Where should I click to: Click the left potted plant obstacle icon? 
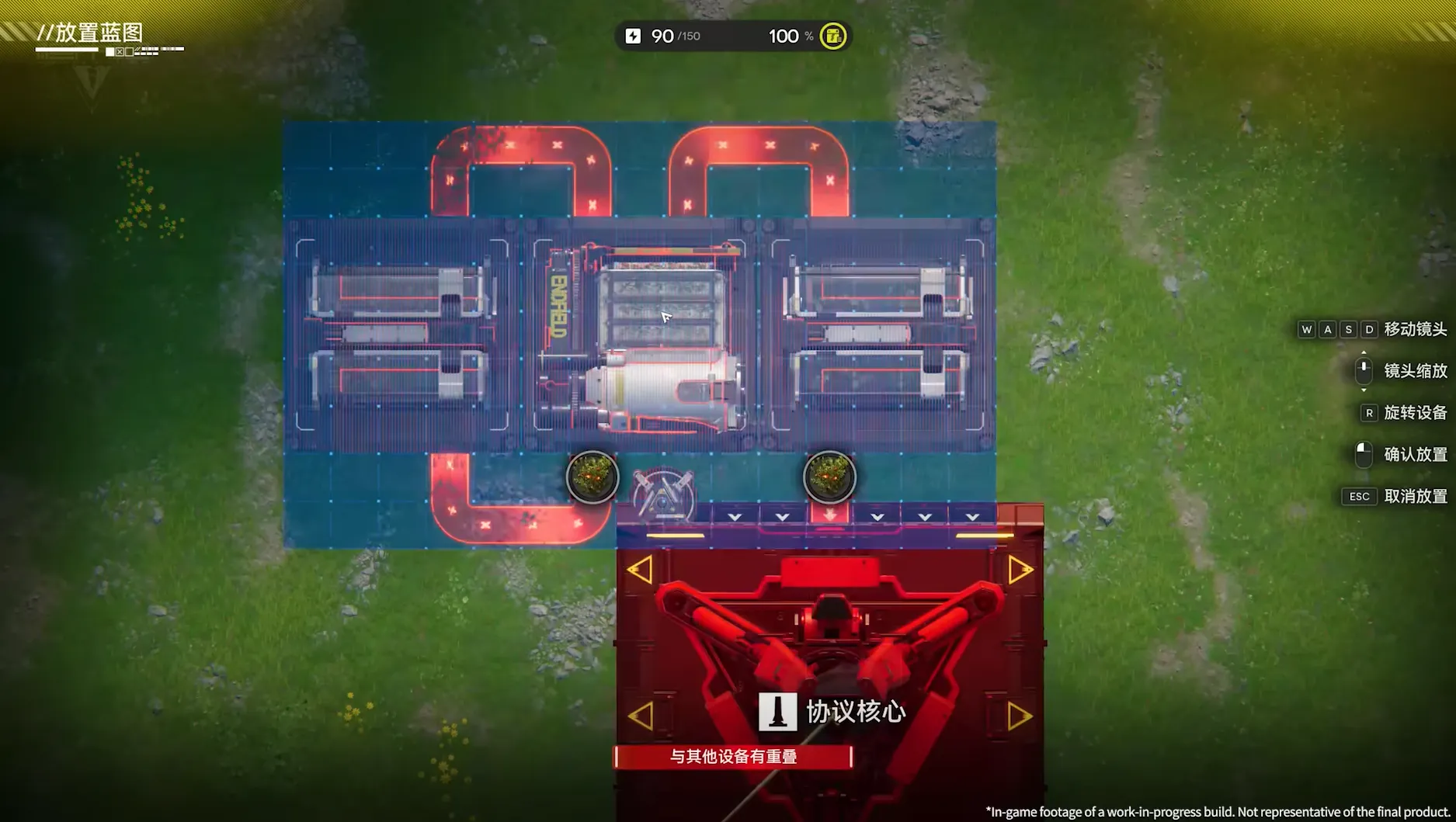[592, 478]
